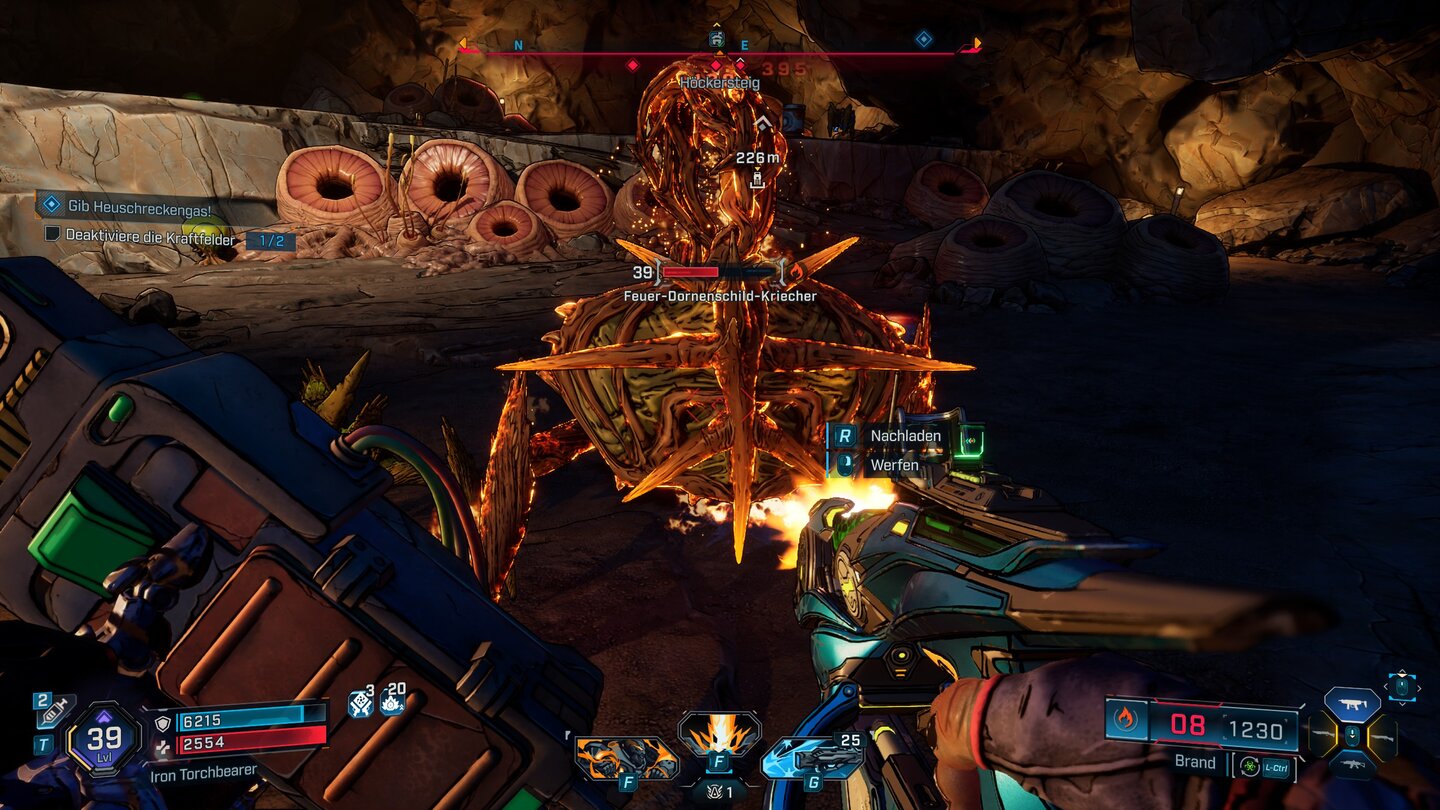
Task: Inspect the crossed-guns status buff icon
Action: 360,704
